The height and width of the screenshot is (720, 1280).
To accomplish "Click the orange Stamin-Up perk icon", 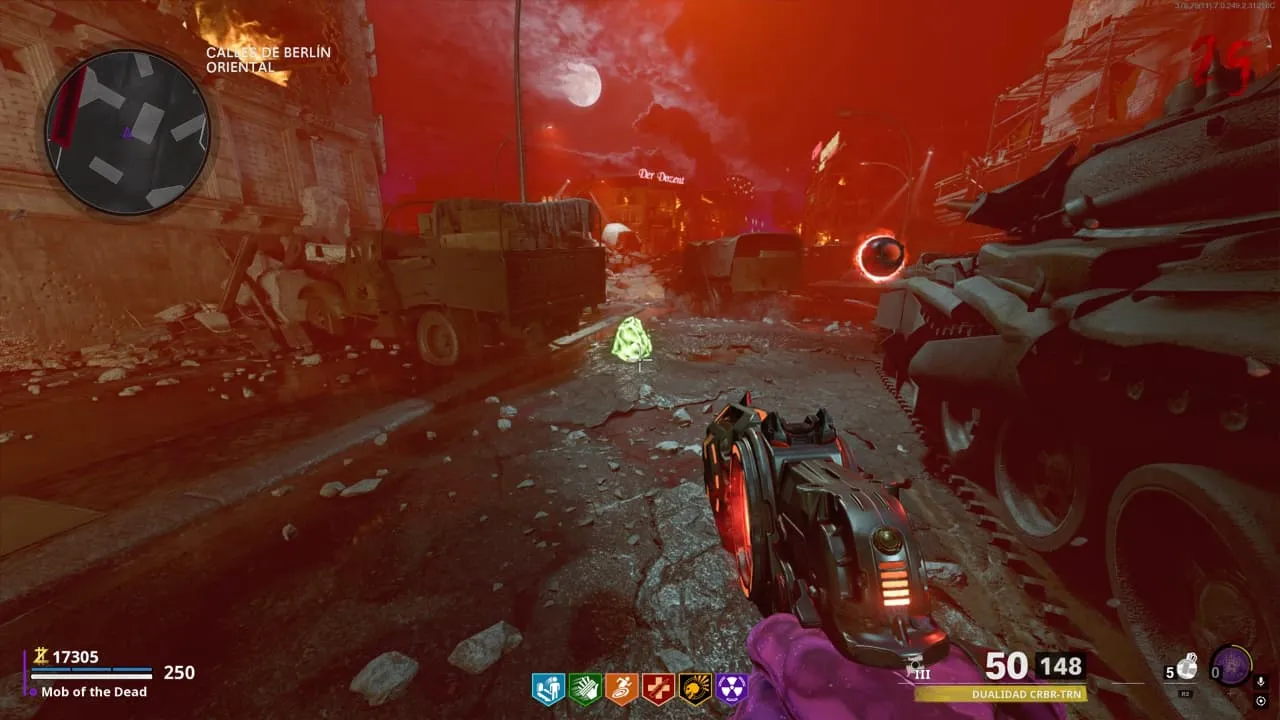I will tap(622, 689).
